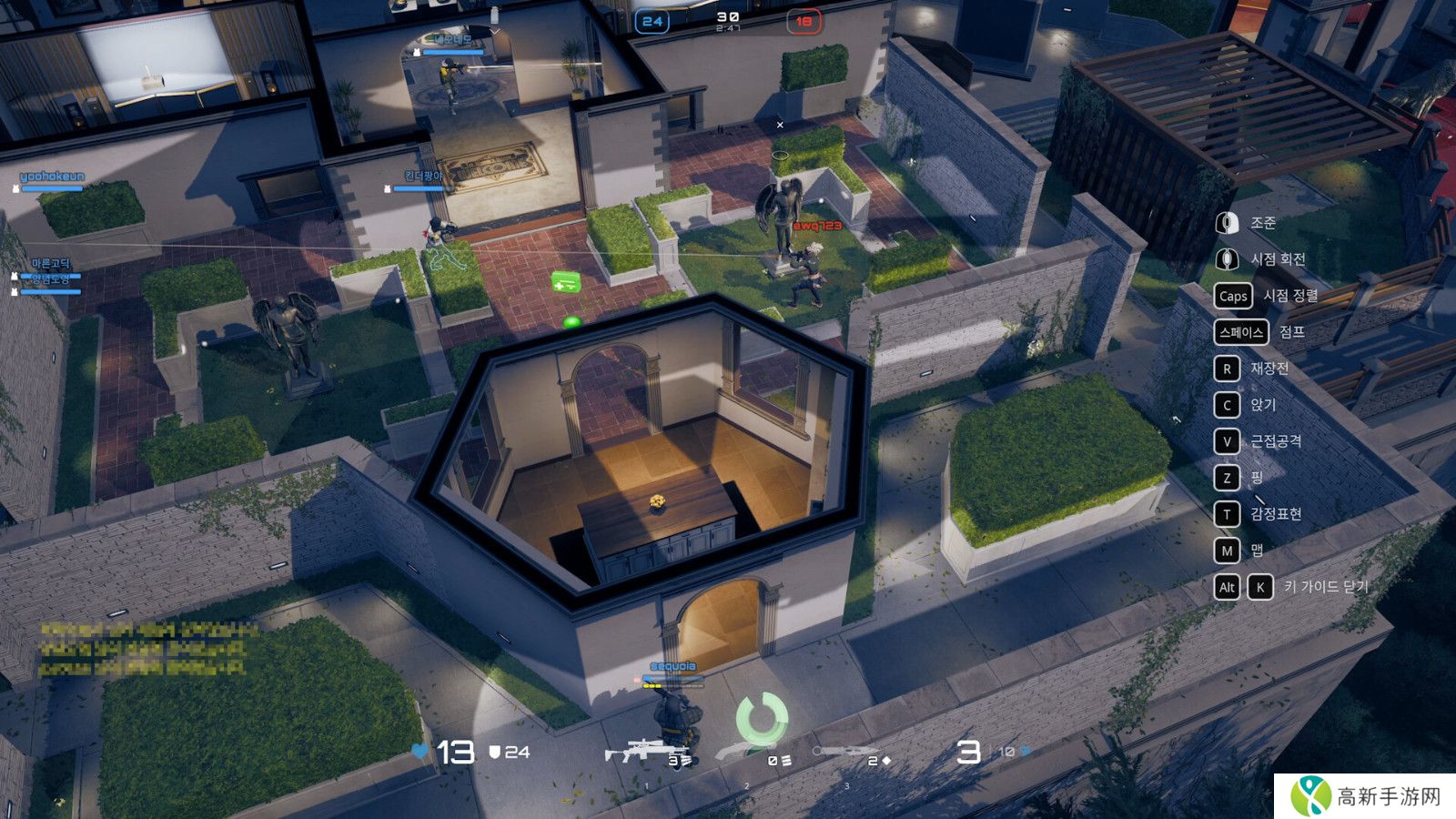
Task: Click the 高新手游网 watermark logo
Action: tap(1364, 796)
